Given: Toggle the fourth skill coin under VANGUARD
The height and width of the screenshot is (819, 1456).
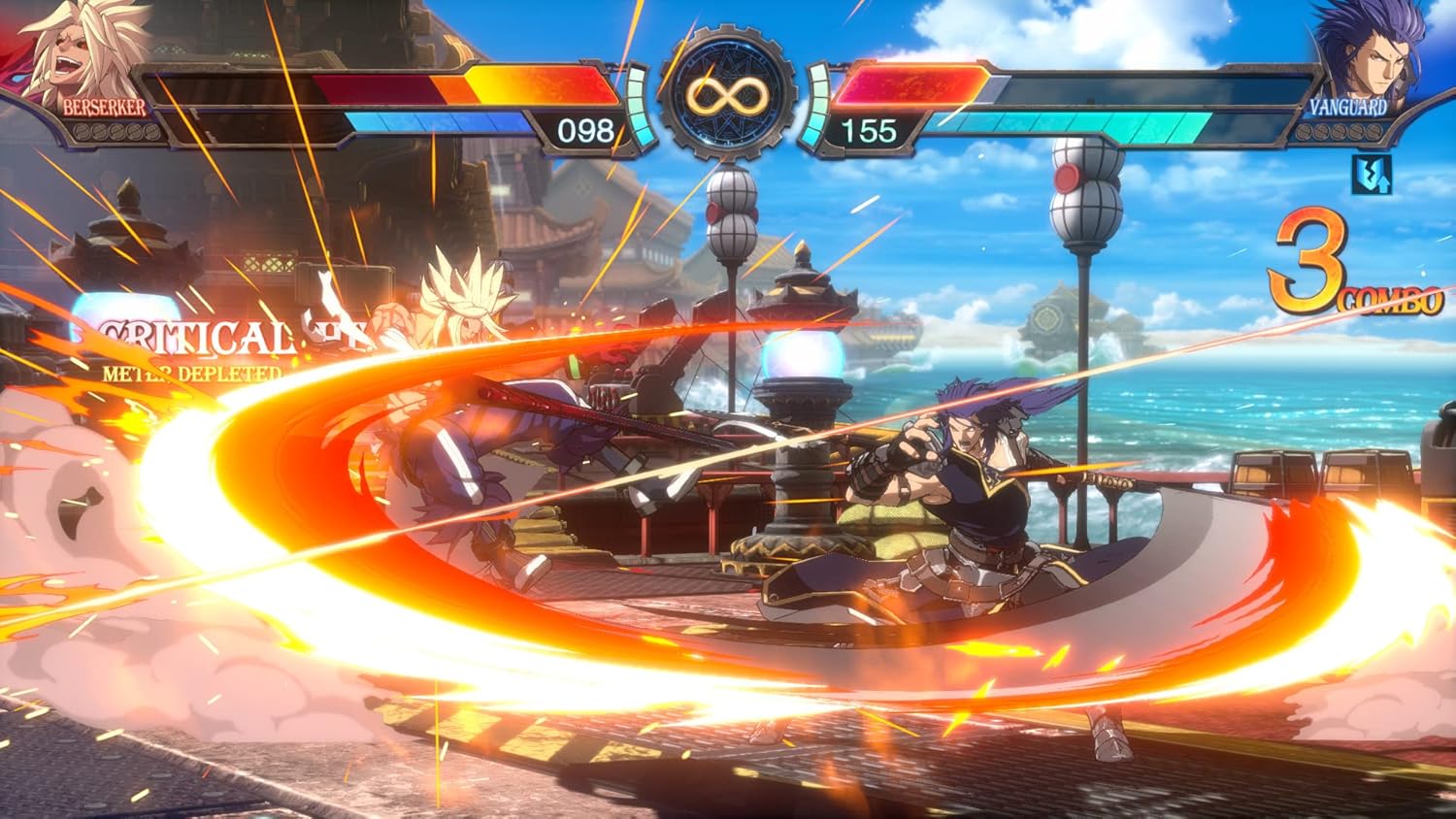Looking at the screenshot, I should (1356, 131).
